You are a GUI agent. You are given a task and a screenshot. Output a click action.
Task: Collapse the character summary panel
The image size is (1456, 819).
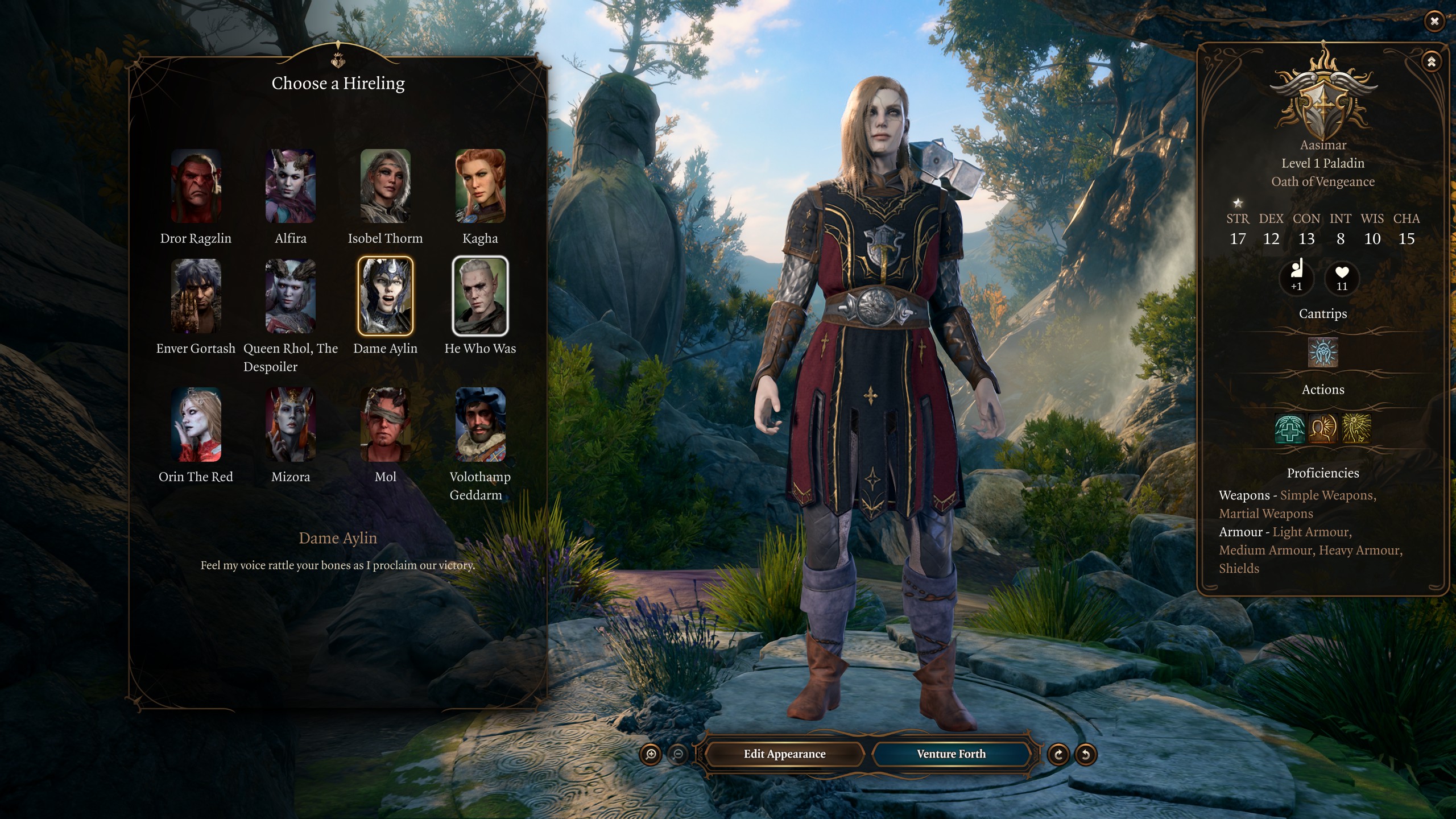1431,61
